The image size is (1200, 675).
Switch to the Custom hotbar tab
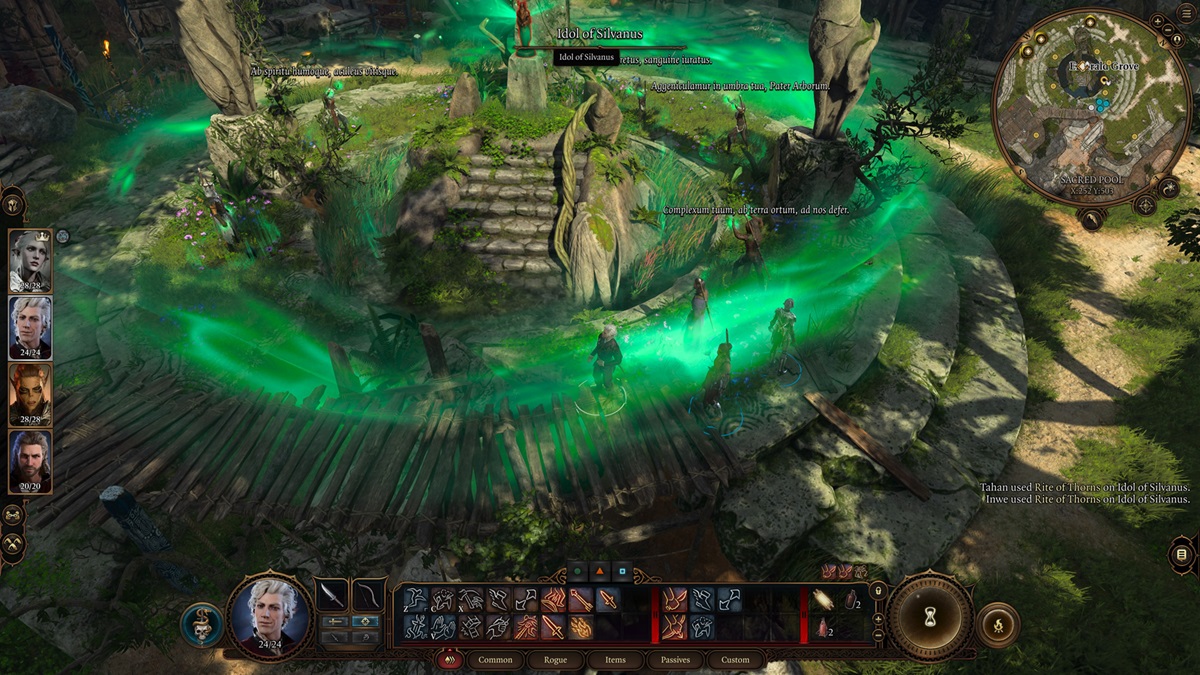click(x=735, y=660)
